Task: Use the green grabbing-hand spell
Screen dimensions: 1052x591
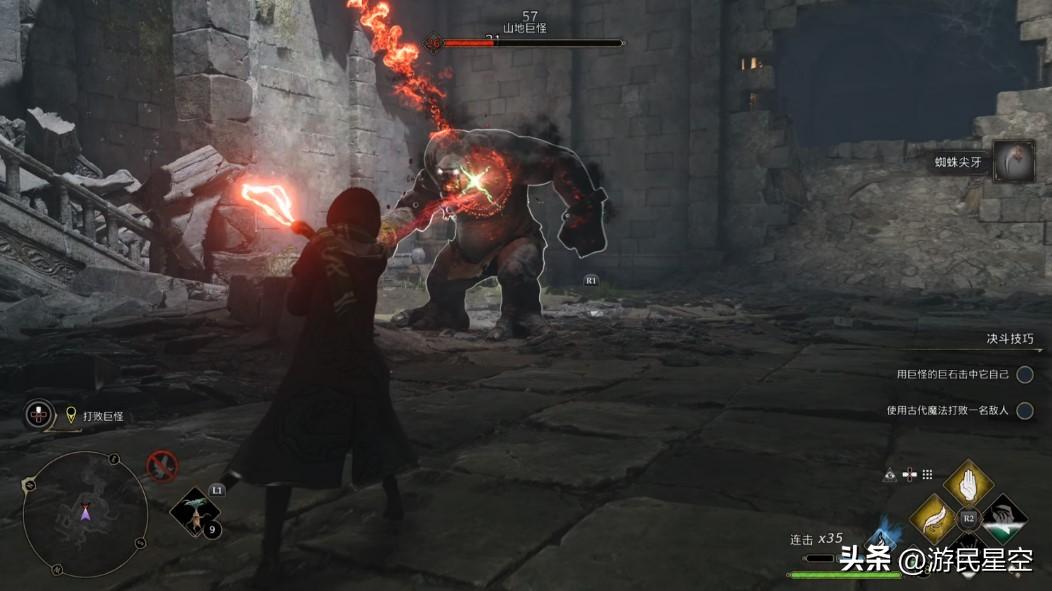Action: click(x=1003, y=518)
